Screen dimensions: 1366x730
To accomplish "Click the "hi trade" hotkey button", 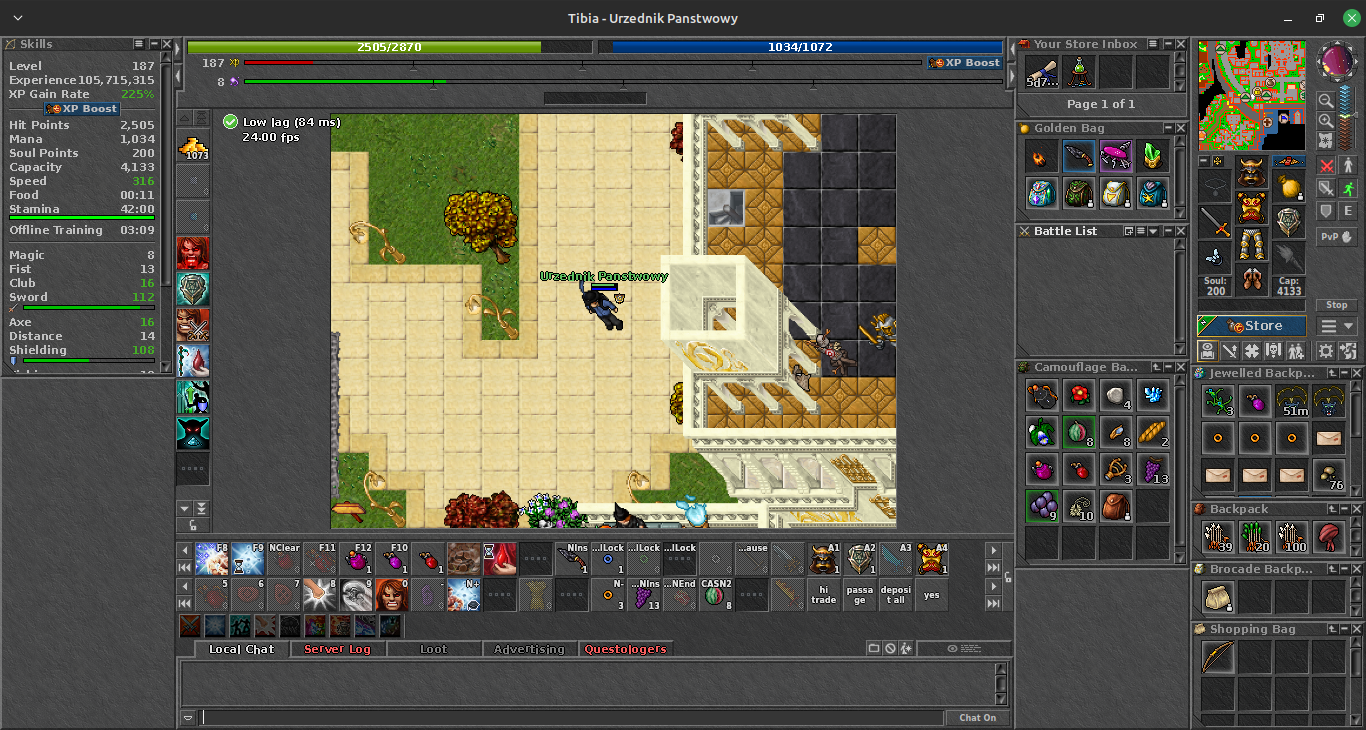I will pyautogui.click(x=824, y=595).
